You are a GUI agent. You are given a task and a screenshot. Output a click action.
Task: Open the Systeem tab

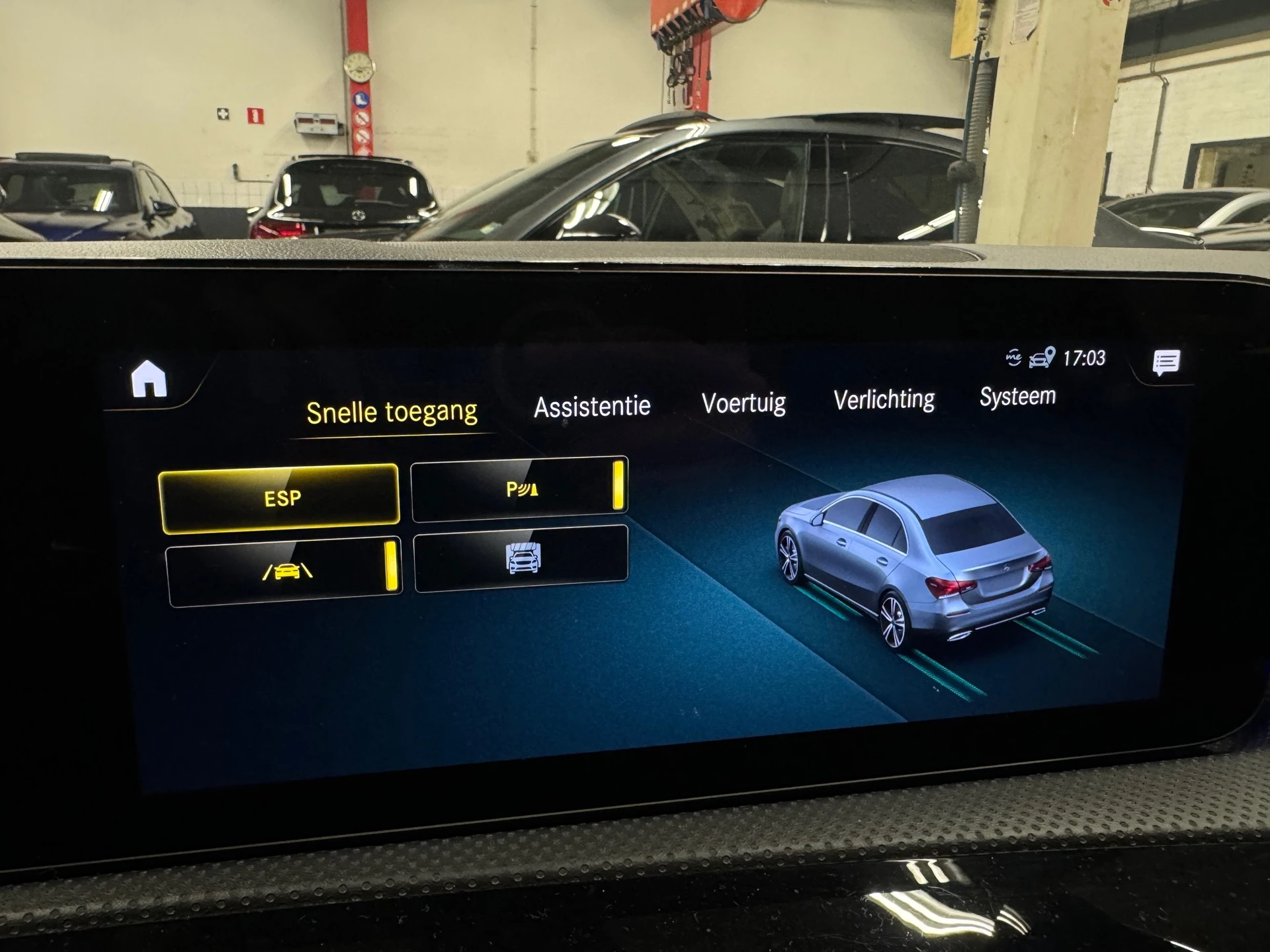(x=1017, y=396)
